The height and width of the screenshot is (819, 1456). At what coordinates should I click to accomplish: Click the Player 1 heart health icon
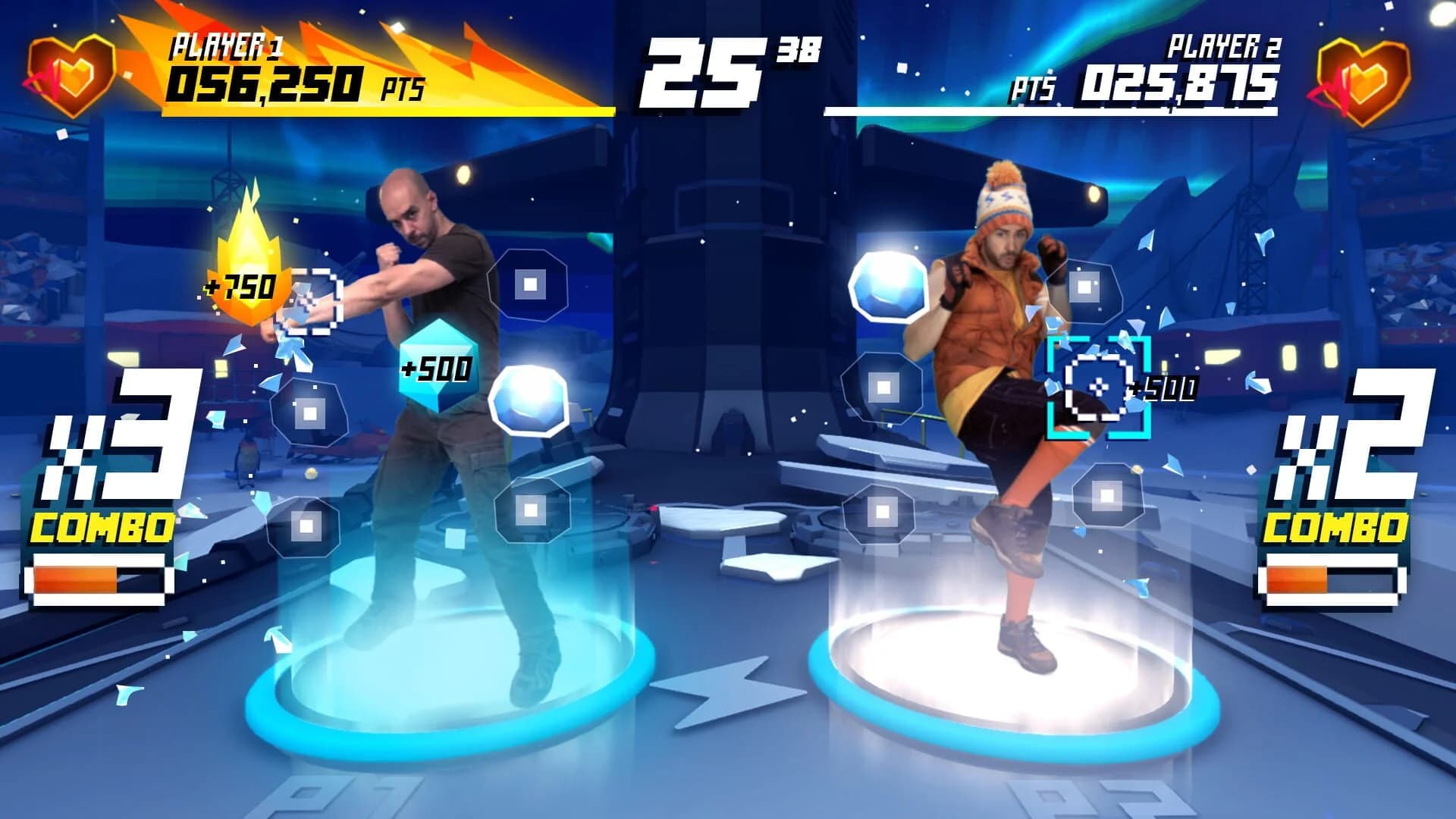coord(72,76)
